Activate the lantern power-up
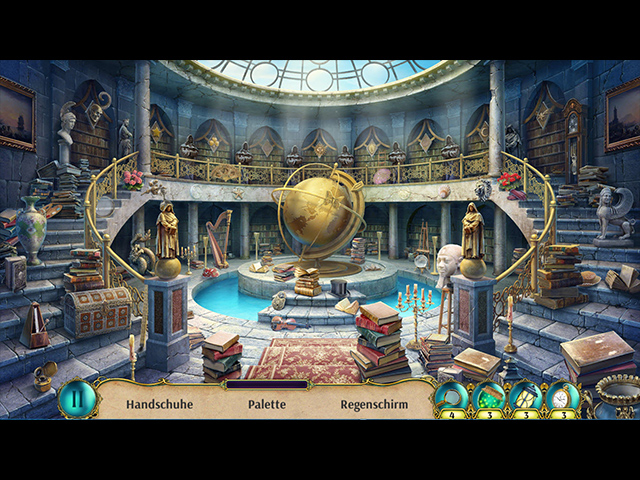 point(526,397)
